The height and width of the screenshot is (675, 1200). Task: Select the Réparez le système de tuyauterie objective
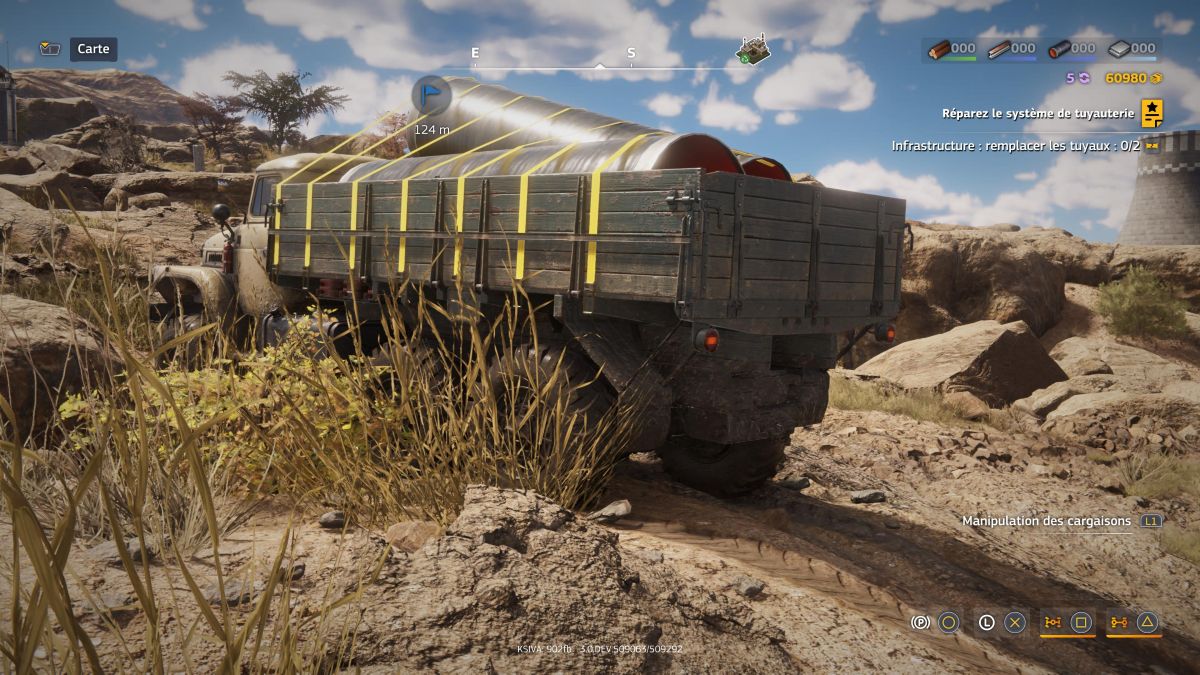pyautogui.click(x=1037, y=114)
